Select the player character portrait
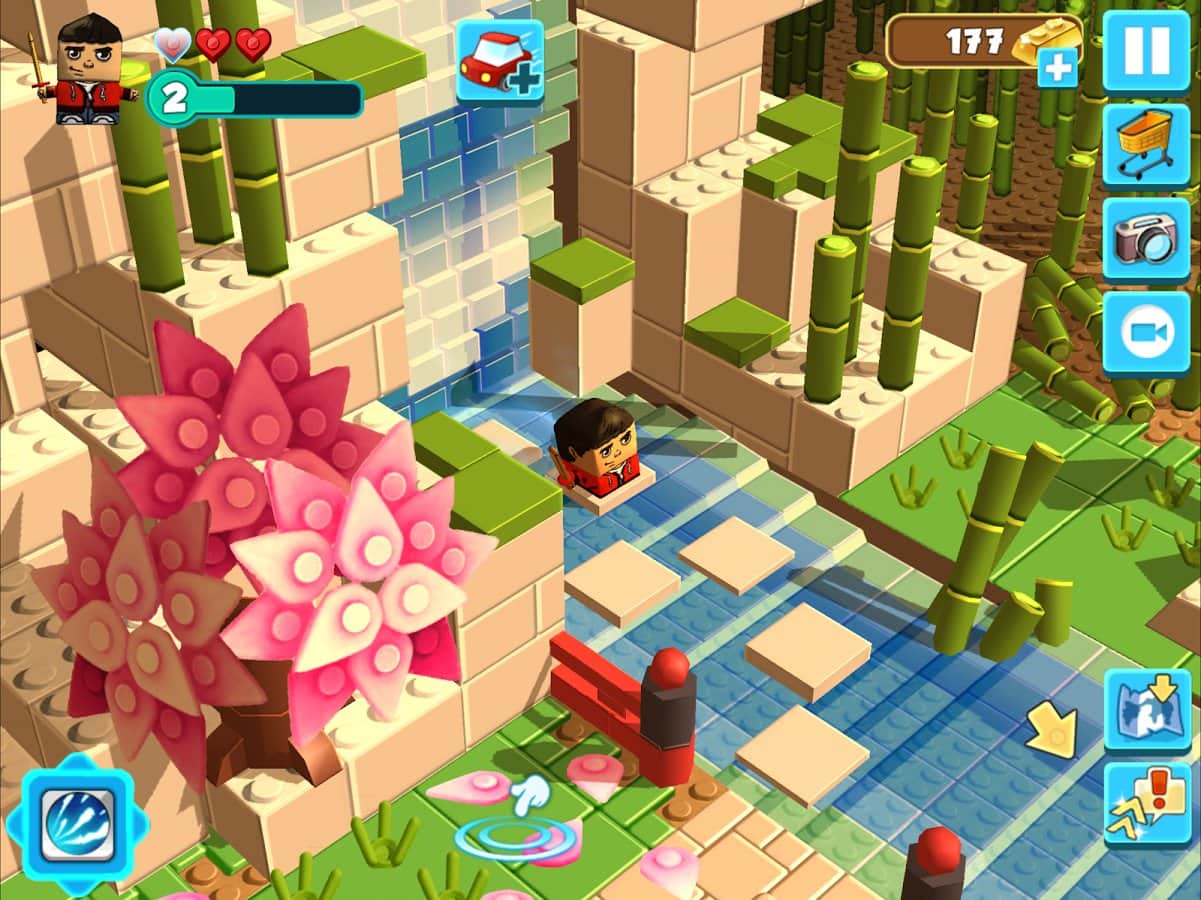This screenshot has height=900, width=1201. click(x=89, y=70)
